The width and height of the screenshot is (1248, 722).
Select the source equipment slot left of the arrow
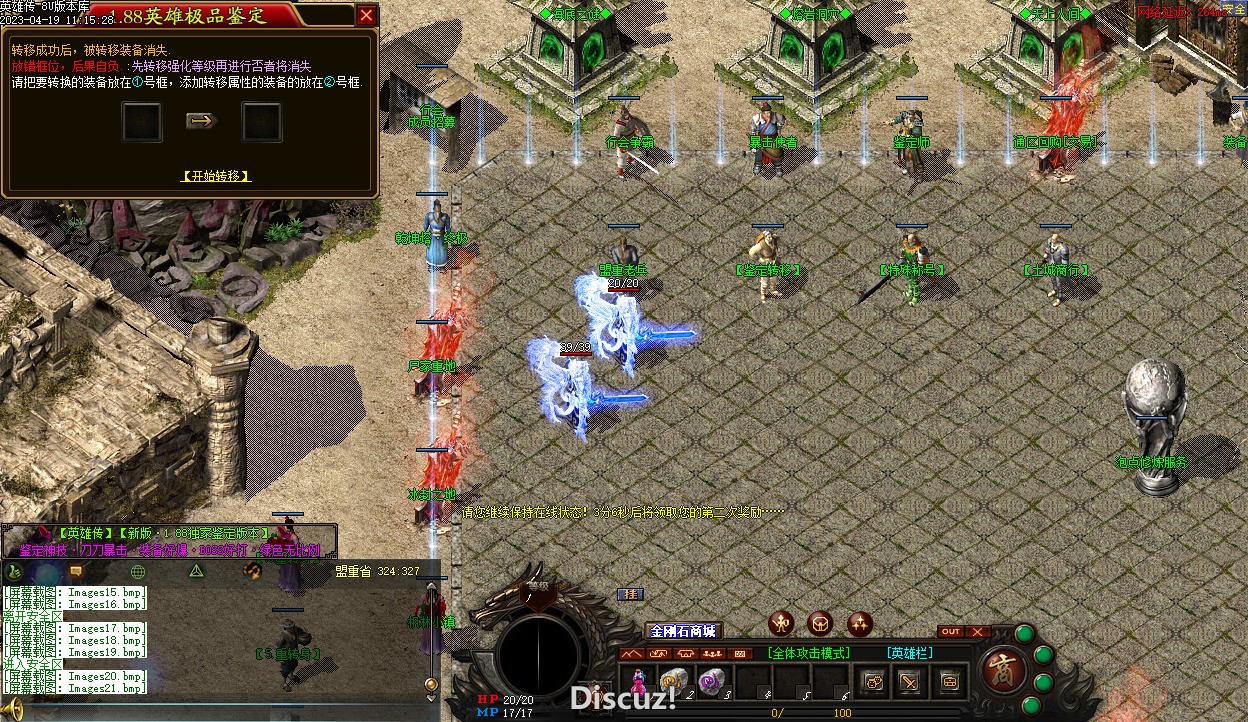point(142,122)
